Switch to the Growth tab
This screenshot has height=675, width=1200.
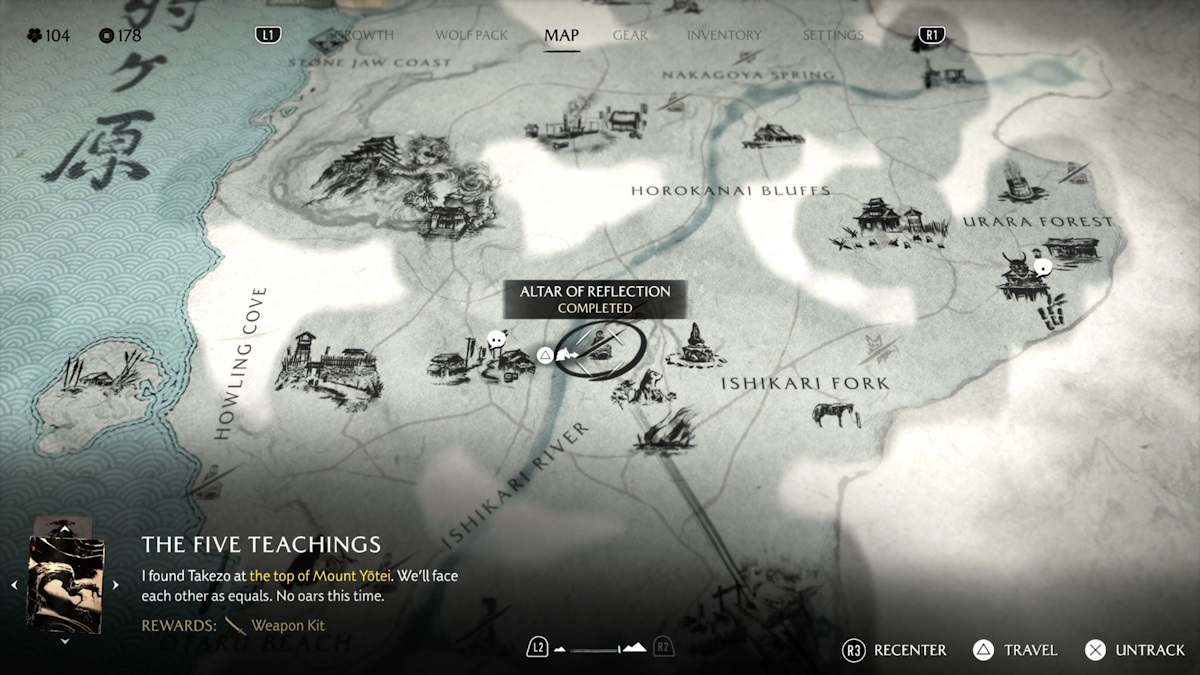click(364, 35)
